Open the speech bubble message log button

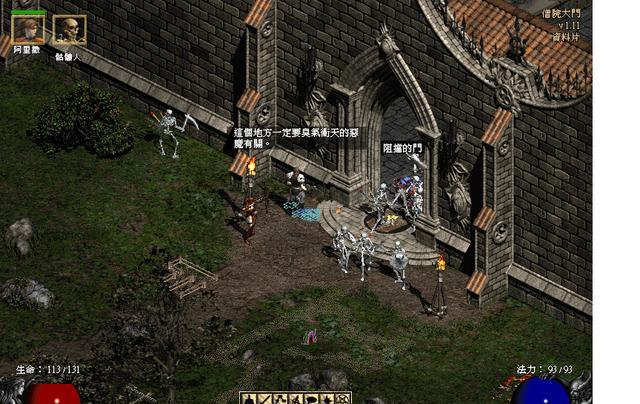(312, 398)
